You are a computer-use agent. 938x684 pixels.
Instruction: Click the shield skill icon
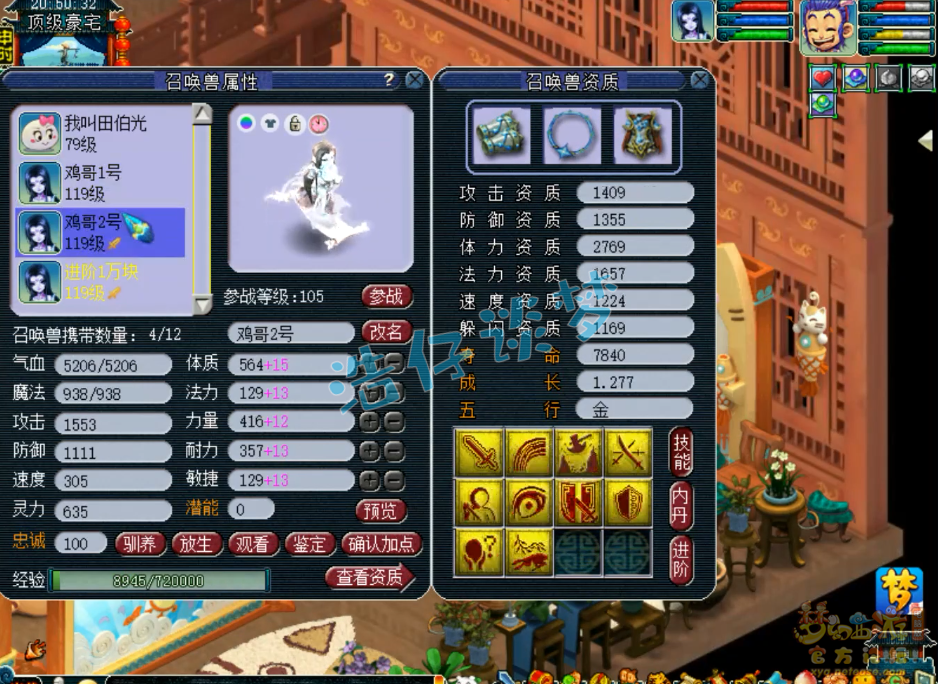(629, 501)
